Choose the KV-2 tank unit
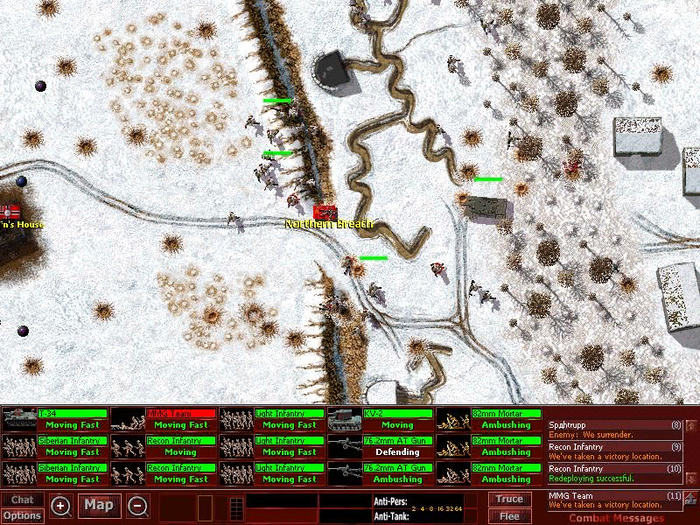The height and width of the screenshot is (525, 700). point(380,418)
